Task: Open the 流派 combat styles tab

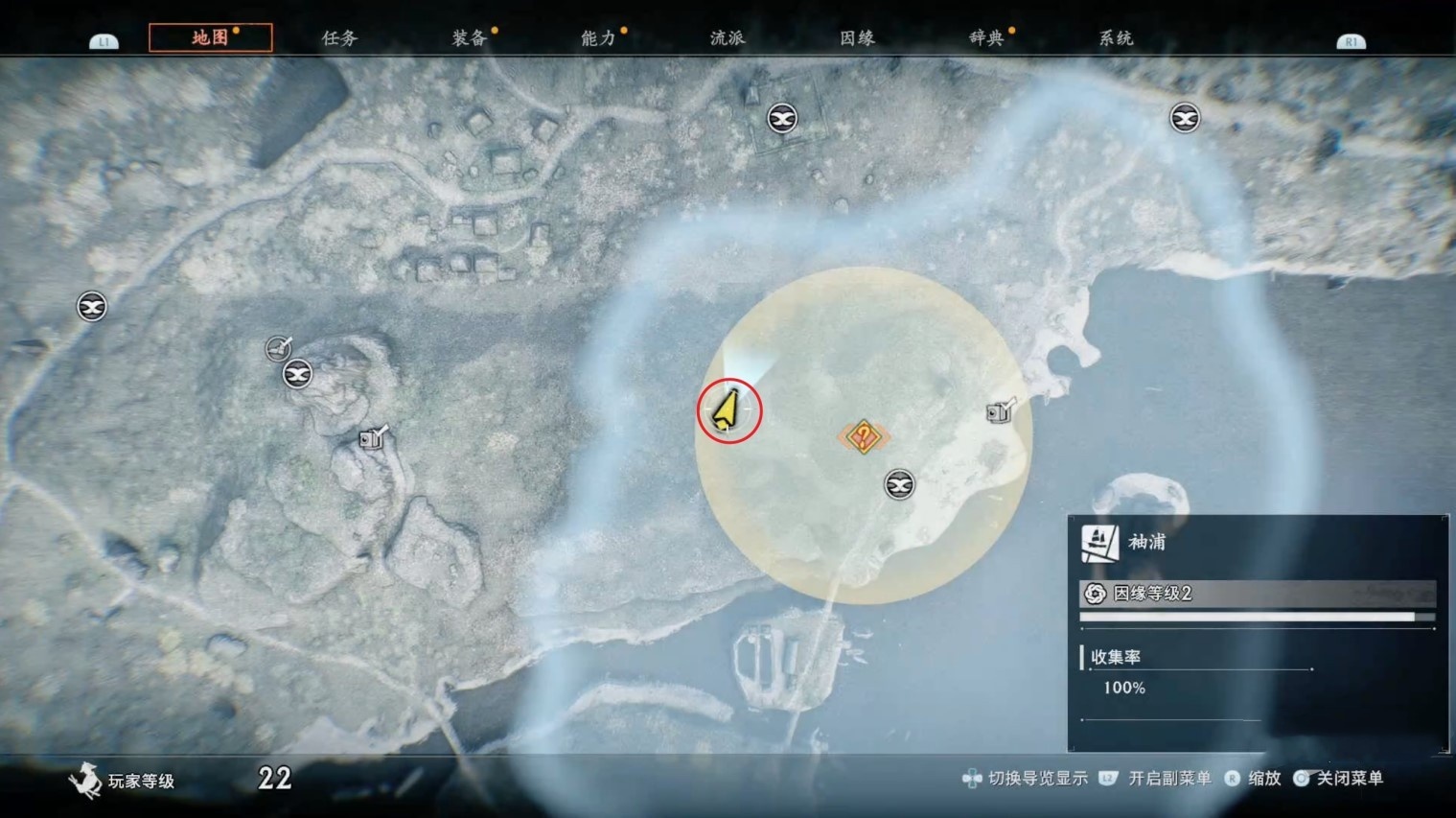Action: tap(728, 38)
